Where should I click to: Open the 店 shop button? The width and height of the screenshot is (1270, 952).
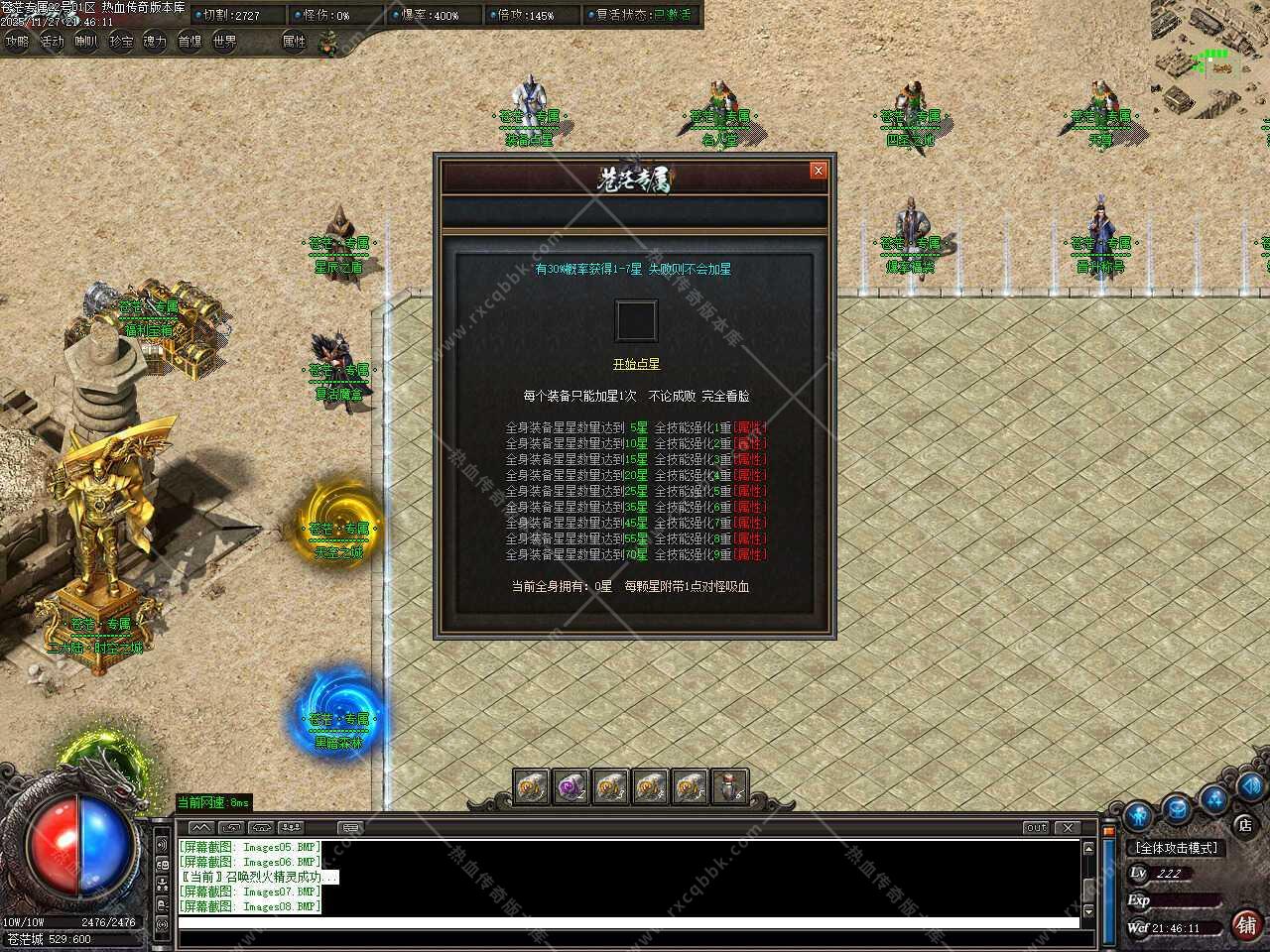click(x=1244, y=824)
